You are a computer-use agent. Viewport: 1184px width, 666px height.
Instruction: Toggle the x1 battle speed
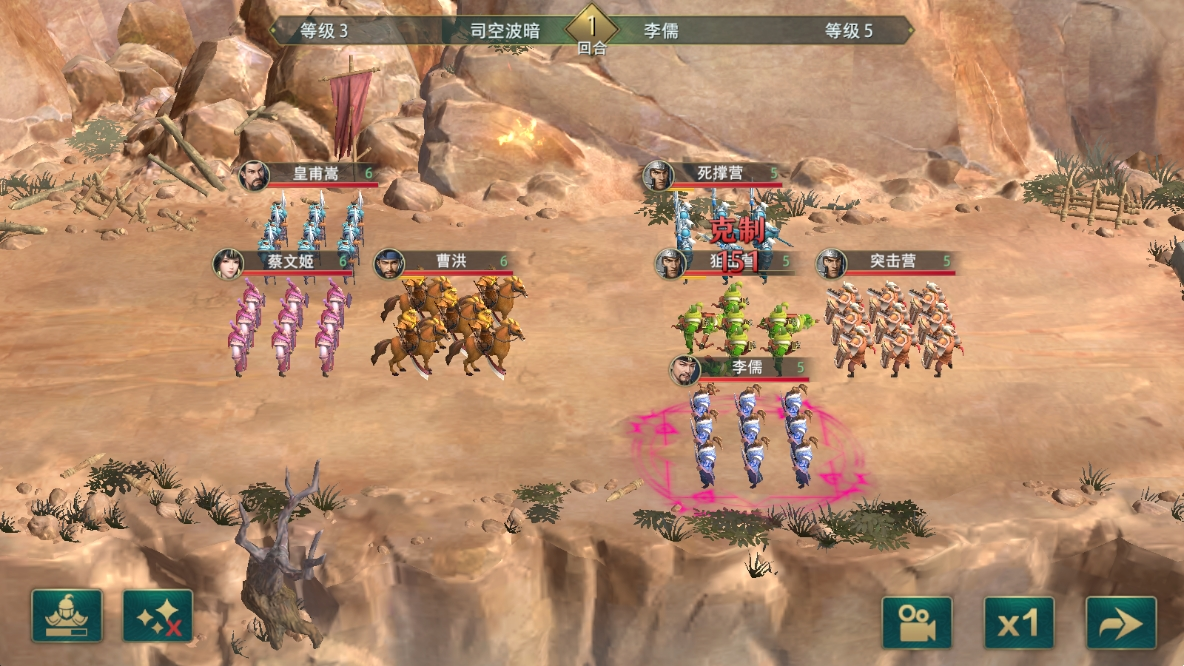[1018, 623]
